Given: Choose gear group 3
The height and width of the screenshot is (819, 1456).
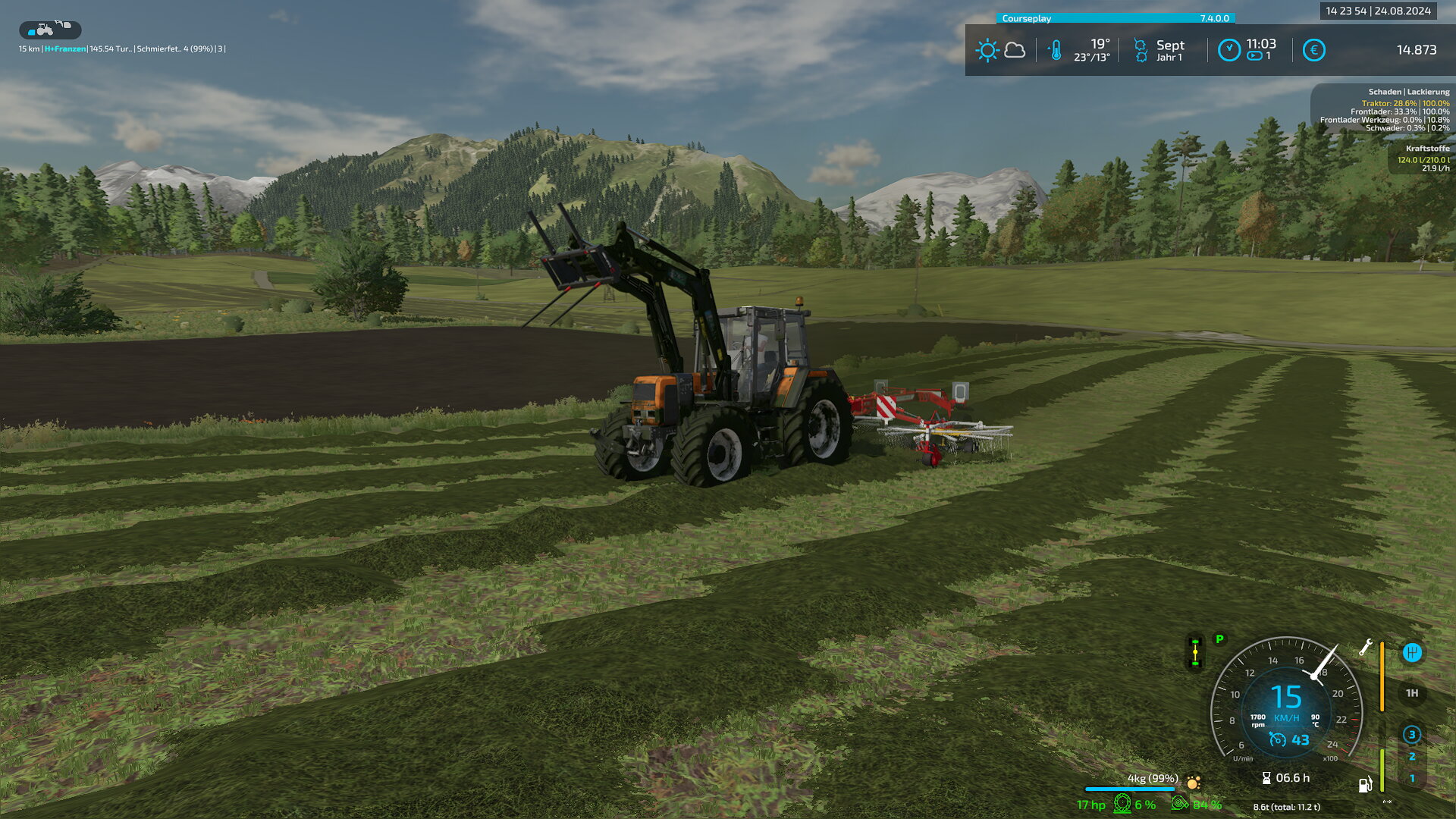Looking at the screenshot, I should click(x=1411, y=734).
